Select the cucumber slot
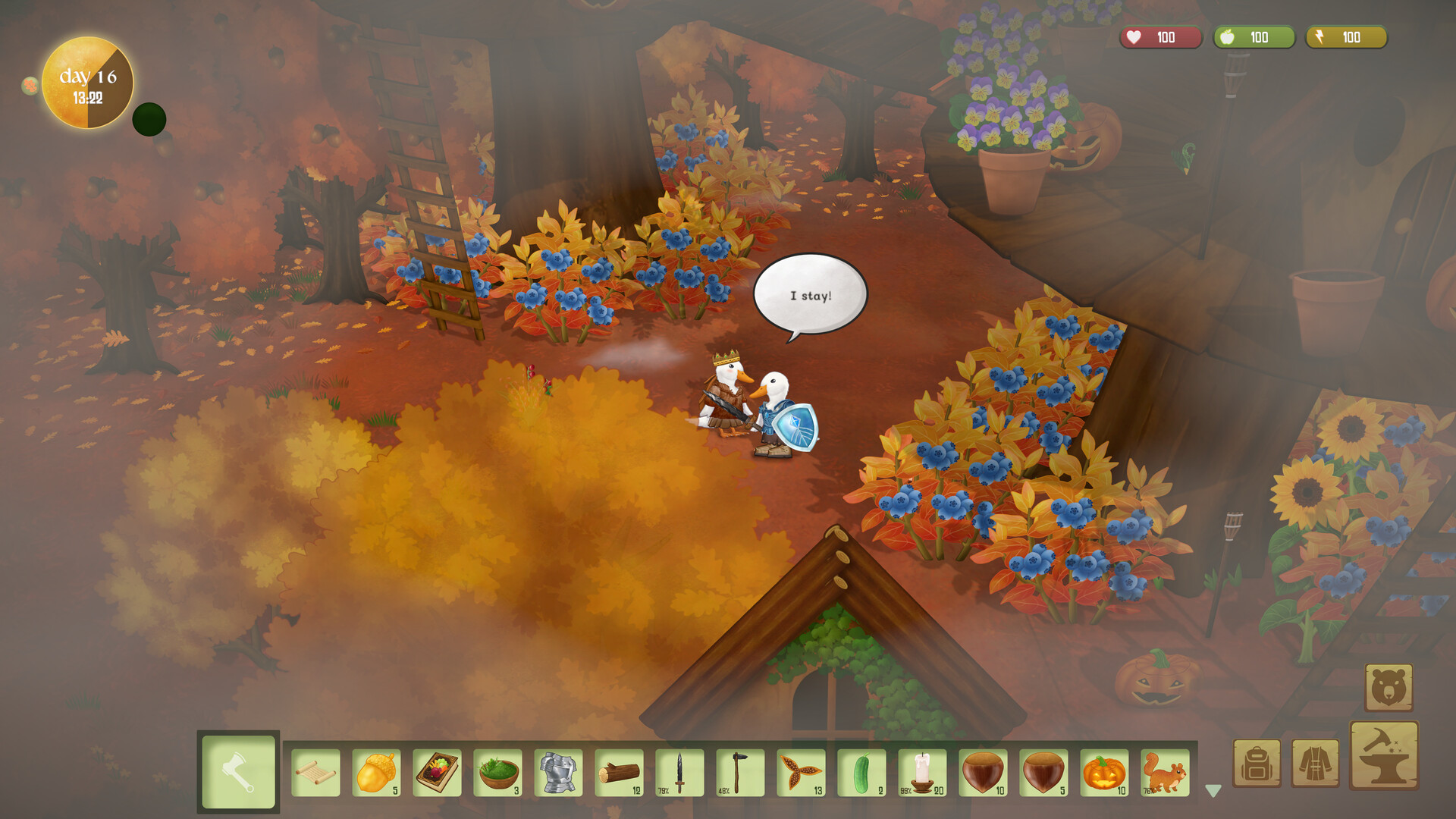Viewport: 1456px width, 819px height. coord(861,773)
